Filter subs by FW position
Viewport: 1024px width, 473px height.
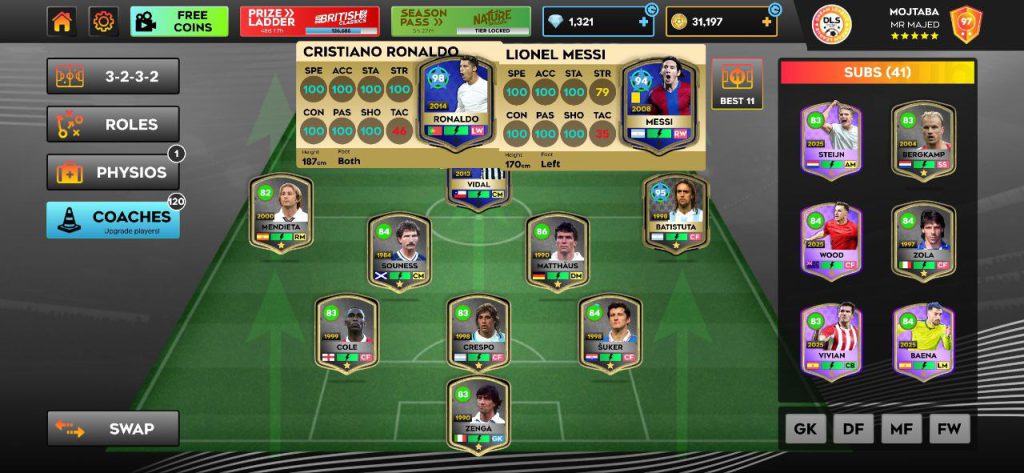[949, 429]
